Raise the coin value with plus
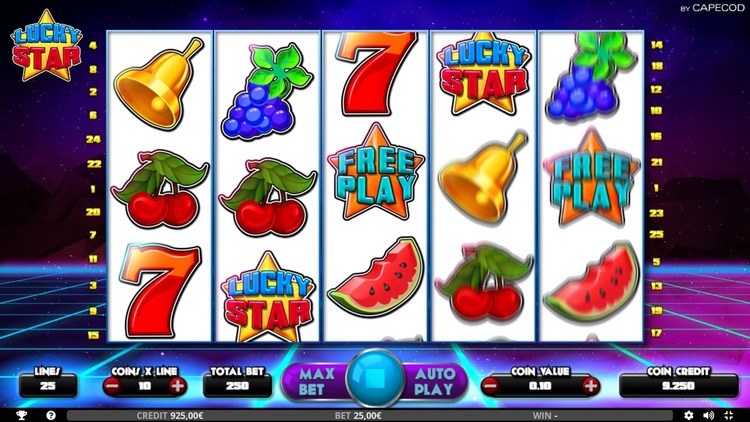Screen dimensions: 750x422 590,385
